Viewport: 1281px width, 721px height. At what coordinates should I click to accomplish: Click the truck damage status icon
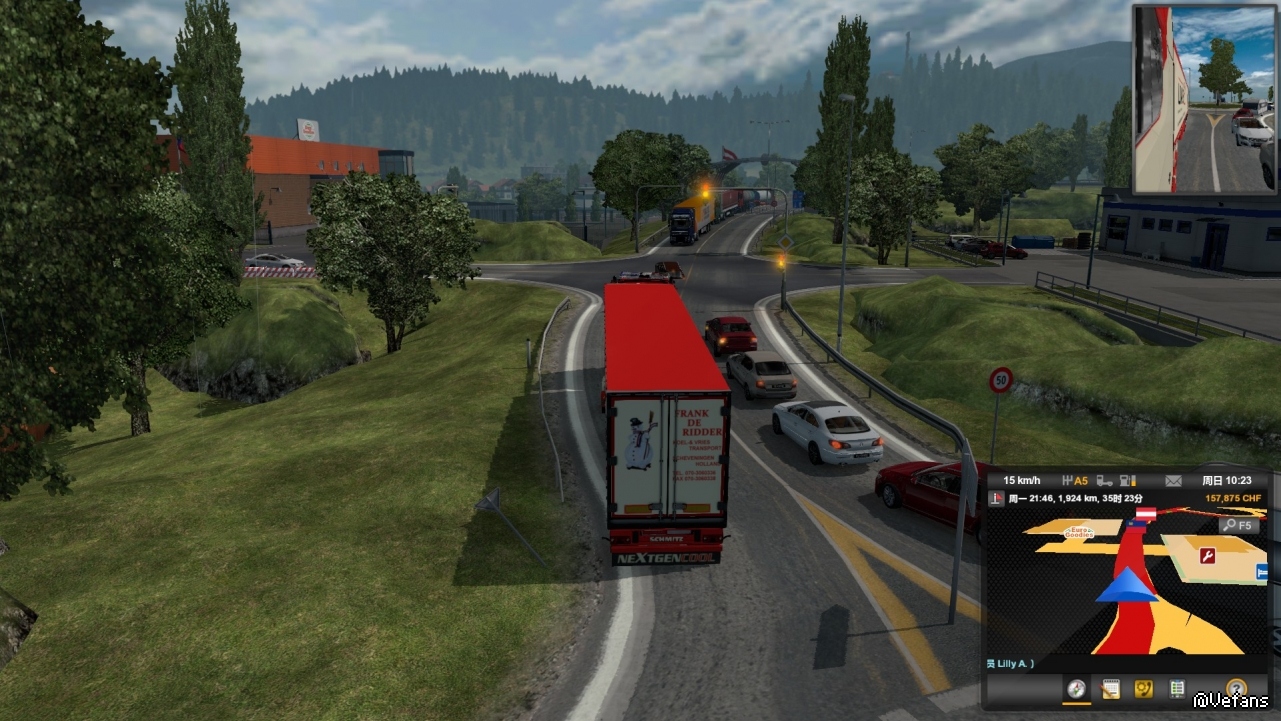(x=1104, y=480)
